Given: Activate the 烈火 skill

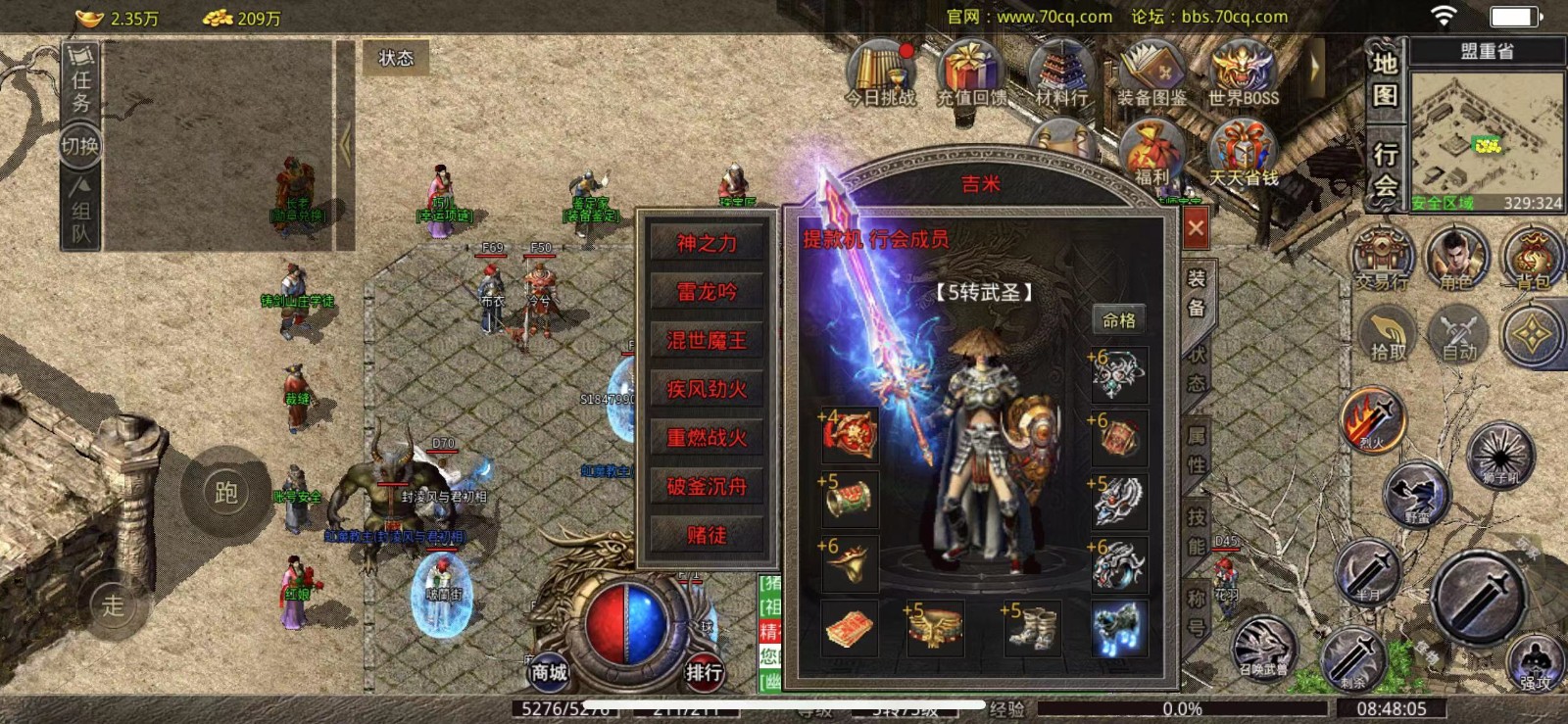Looking at the screenshot, I should [1373, 419].
